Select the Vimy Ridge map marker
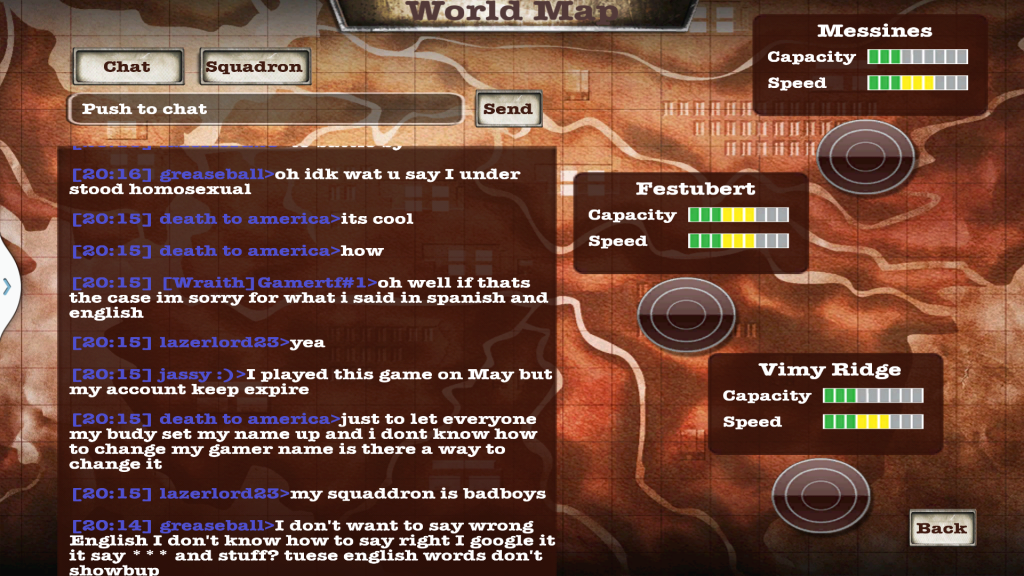1024x576 pixels. 820,493
